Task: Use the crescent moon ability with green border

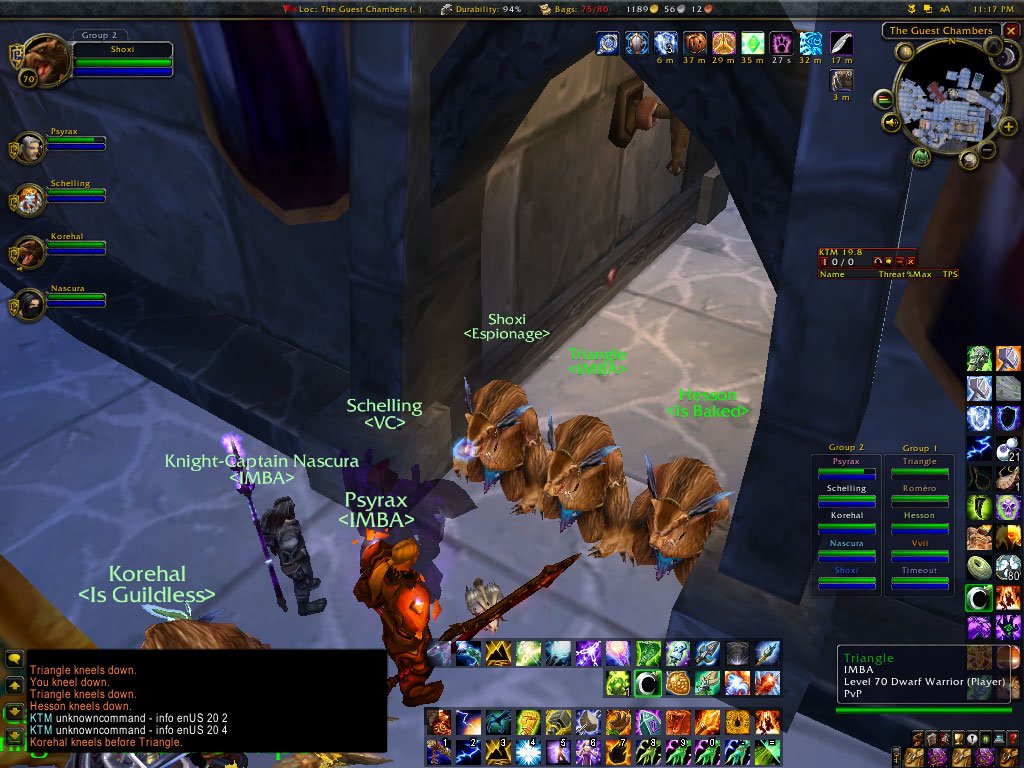Action: [979, 598]
